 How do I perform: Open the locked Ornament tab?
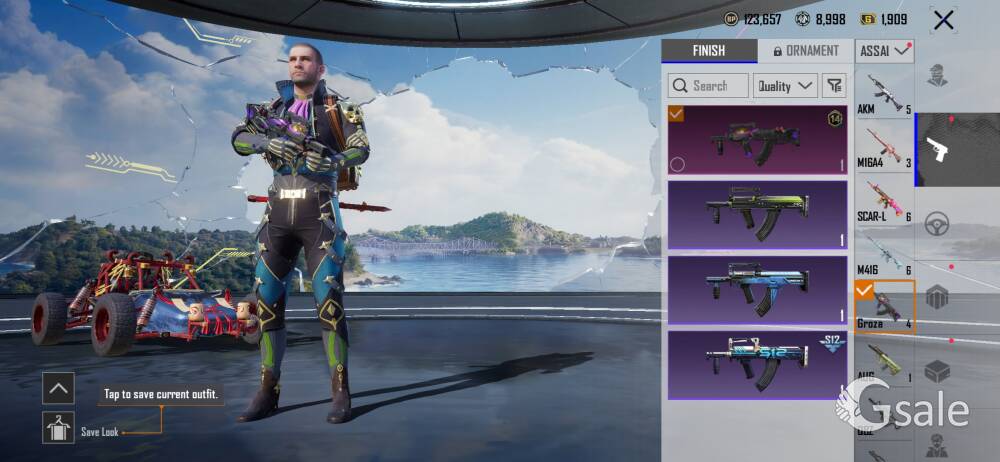point(804,51)
